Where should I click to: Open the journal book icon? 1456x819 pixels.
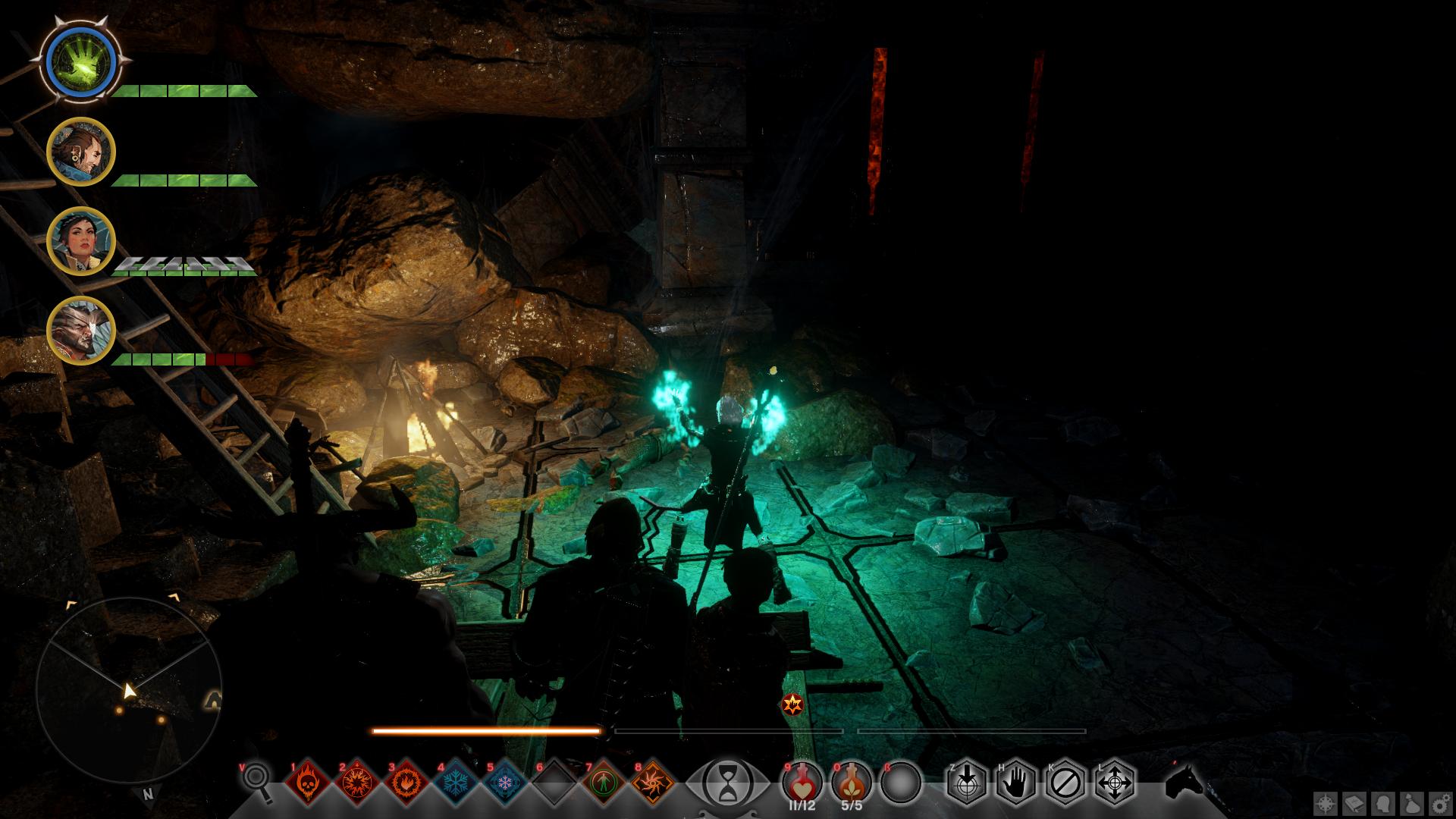point(1355,803)
